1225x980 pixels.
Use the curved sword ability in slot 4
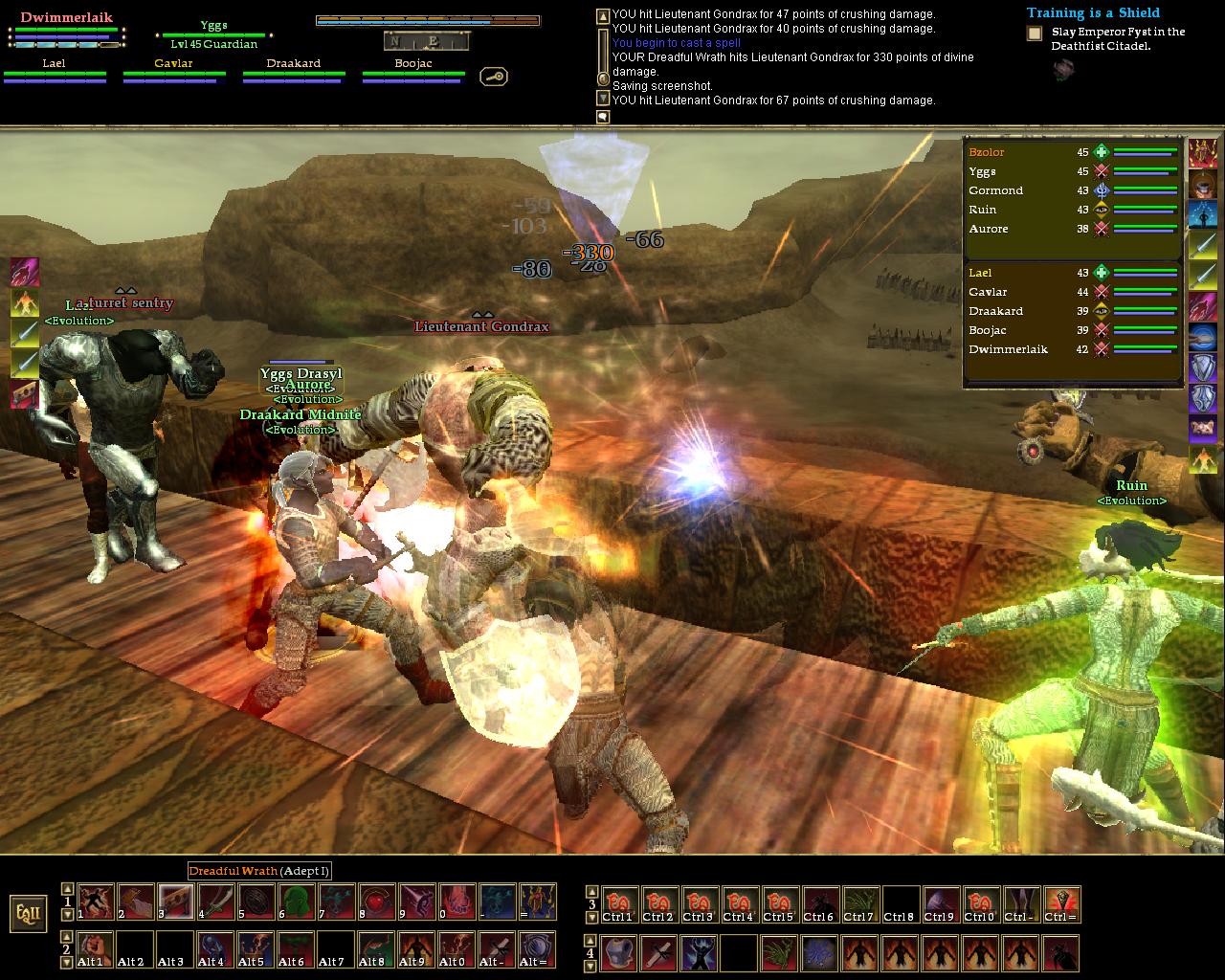215,902
